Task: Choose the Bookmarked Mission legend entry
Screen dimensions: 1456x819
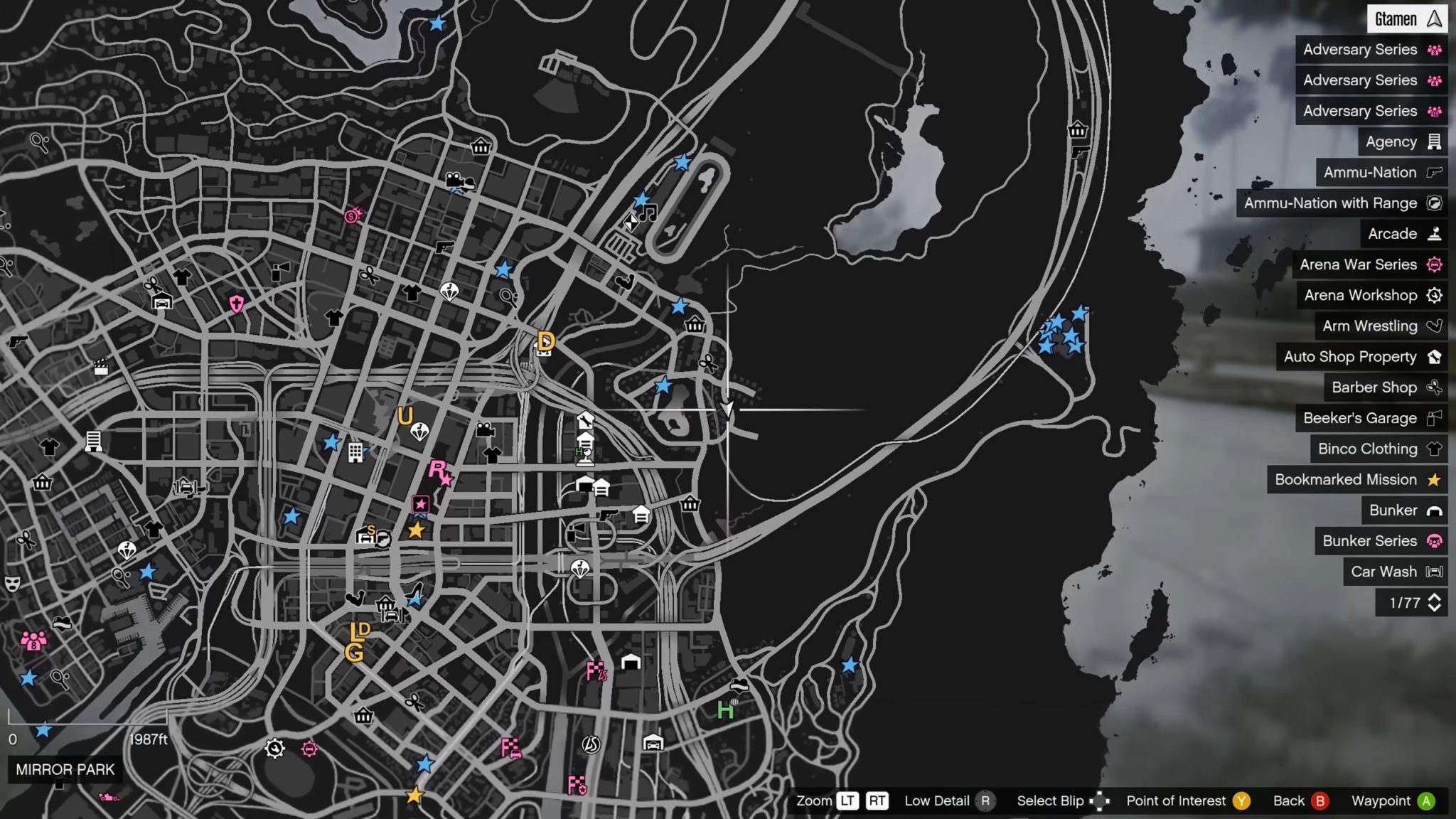Action: (x=1356, y=480)
